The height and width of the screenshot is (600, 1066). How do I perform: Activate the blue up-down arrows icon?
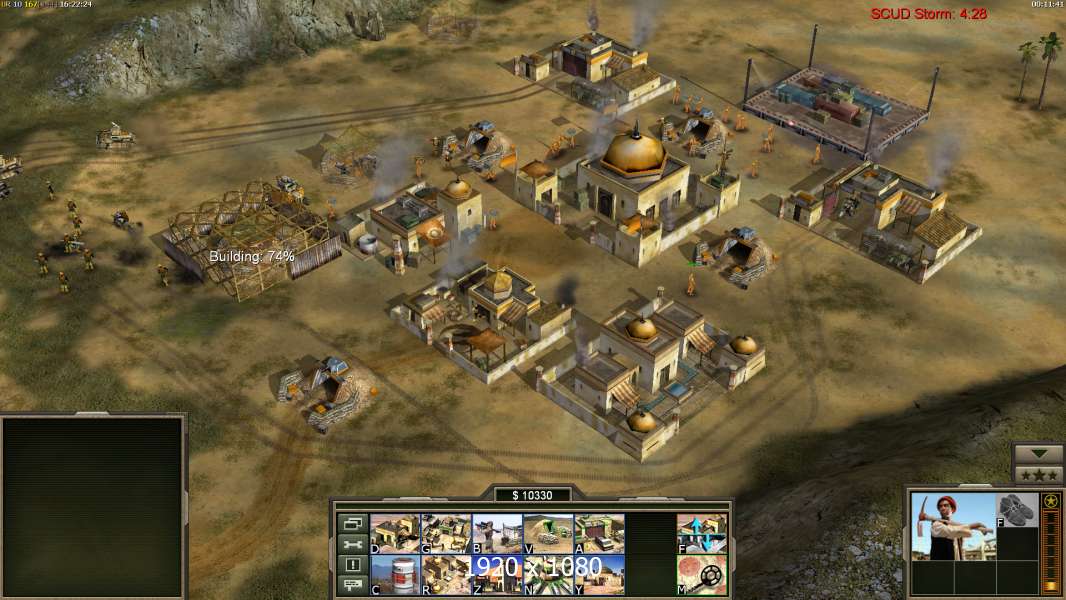click(702, 534)
